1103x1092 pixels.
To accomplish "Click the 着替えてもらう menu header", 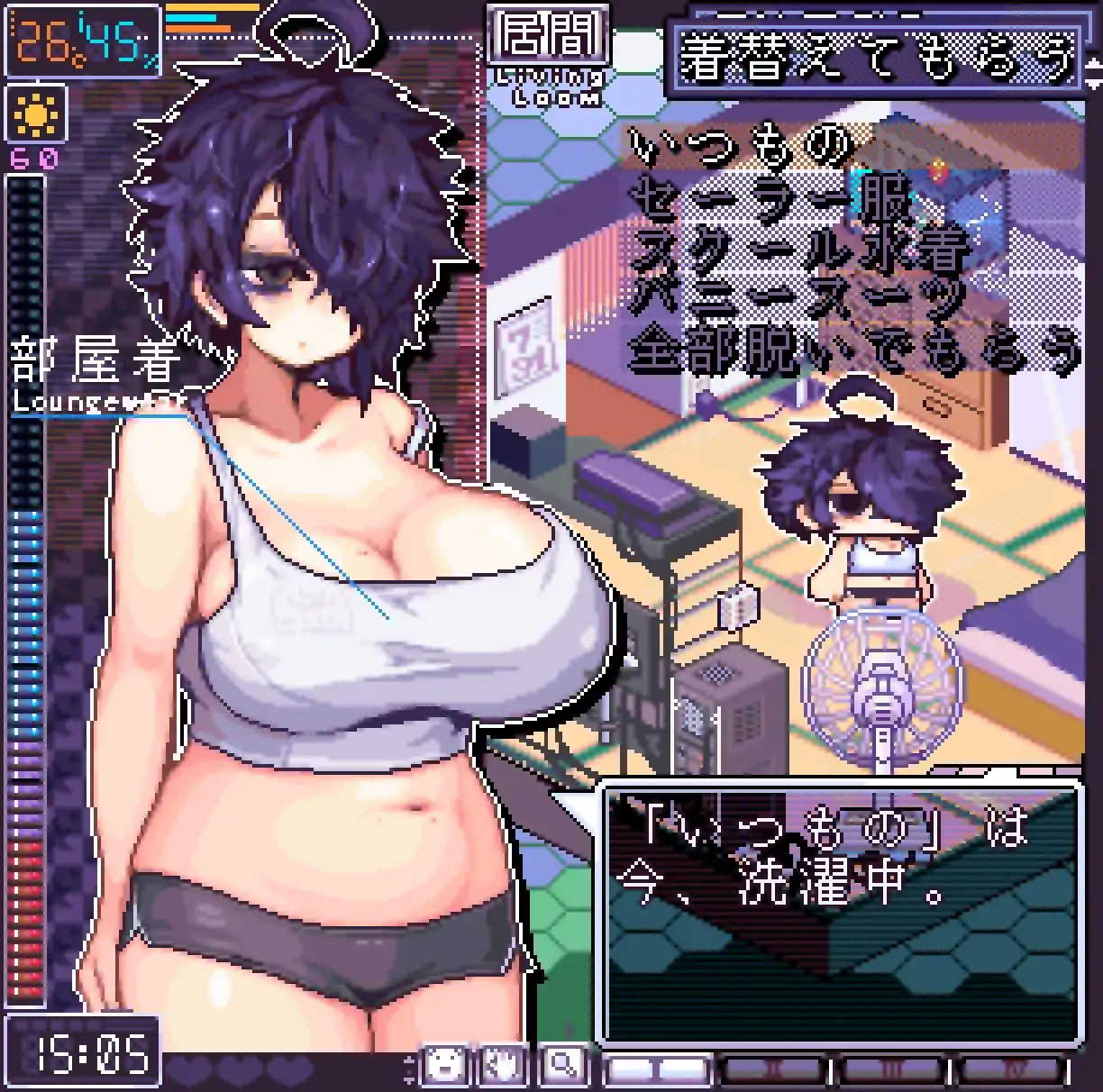I will tap(877, 58).
